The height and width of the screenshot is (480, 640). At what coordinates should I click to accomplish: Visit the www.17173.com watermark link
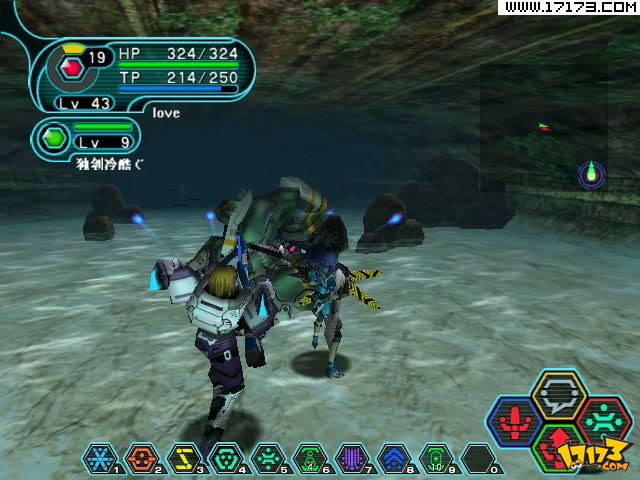pyautogui.click(x=567, y=7)
